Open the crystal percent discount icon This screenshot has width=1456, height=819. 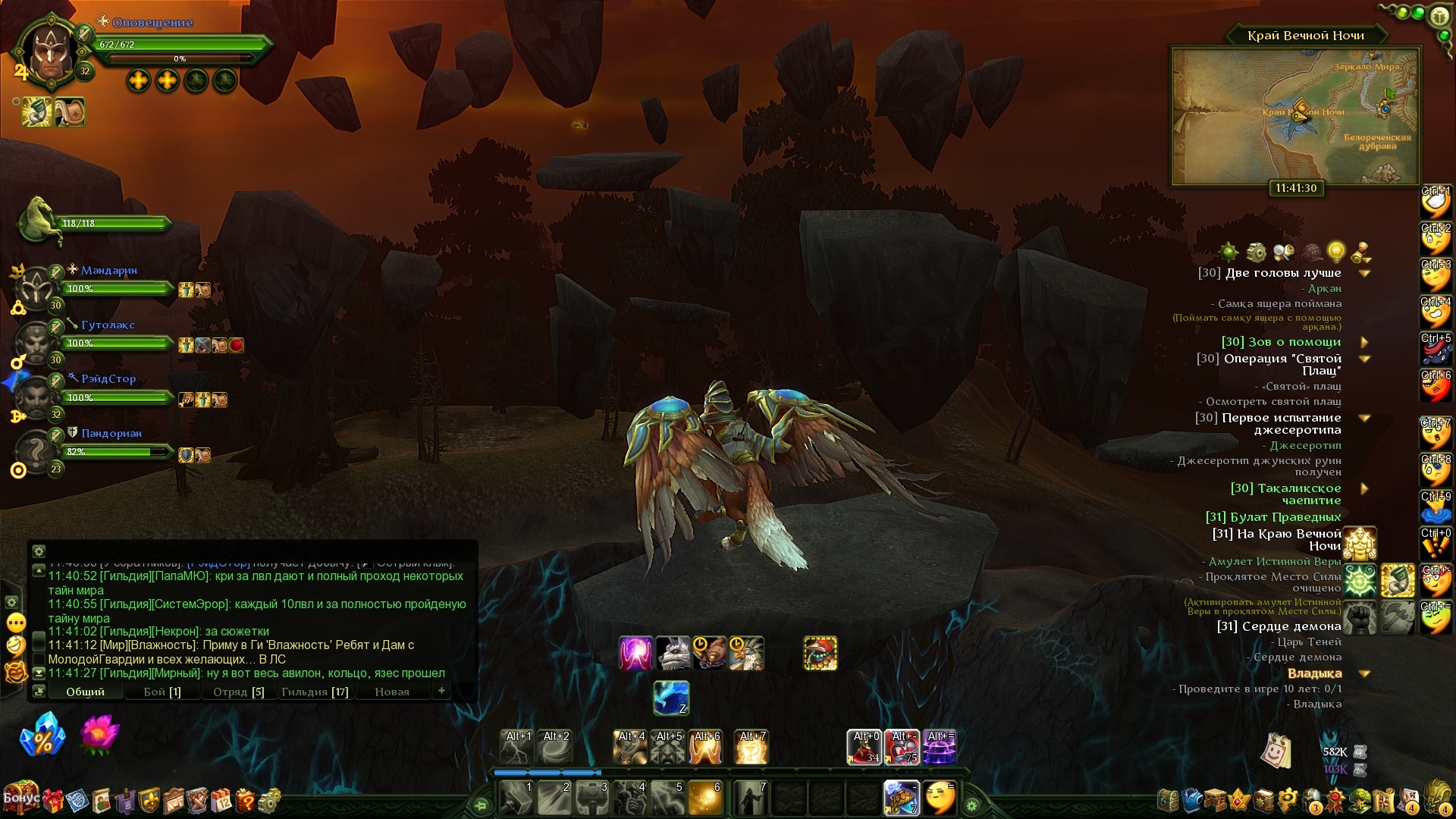tap(42, 734)
